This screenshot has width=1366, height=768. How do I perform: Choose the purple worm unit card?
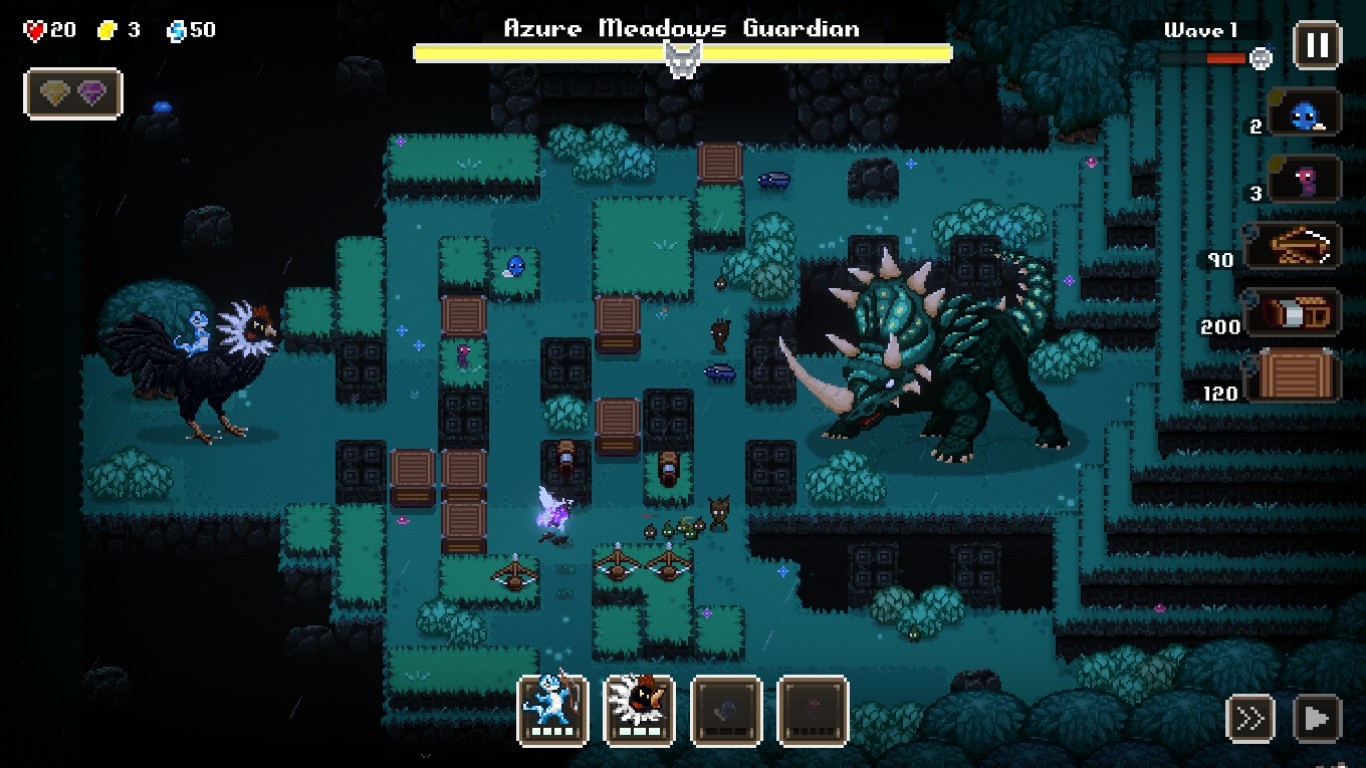click(1304, 180)
